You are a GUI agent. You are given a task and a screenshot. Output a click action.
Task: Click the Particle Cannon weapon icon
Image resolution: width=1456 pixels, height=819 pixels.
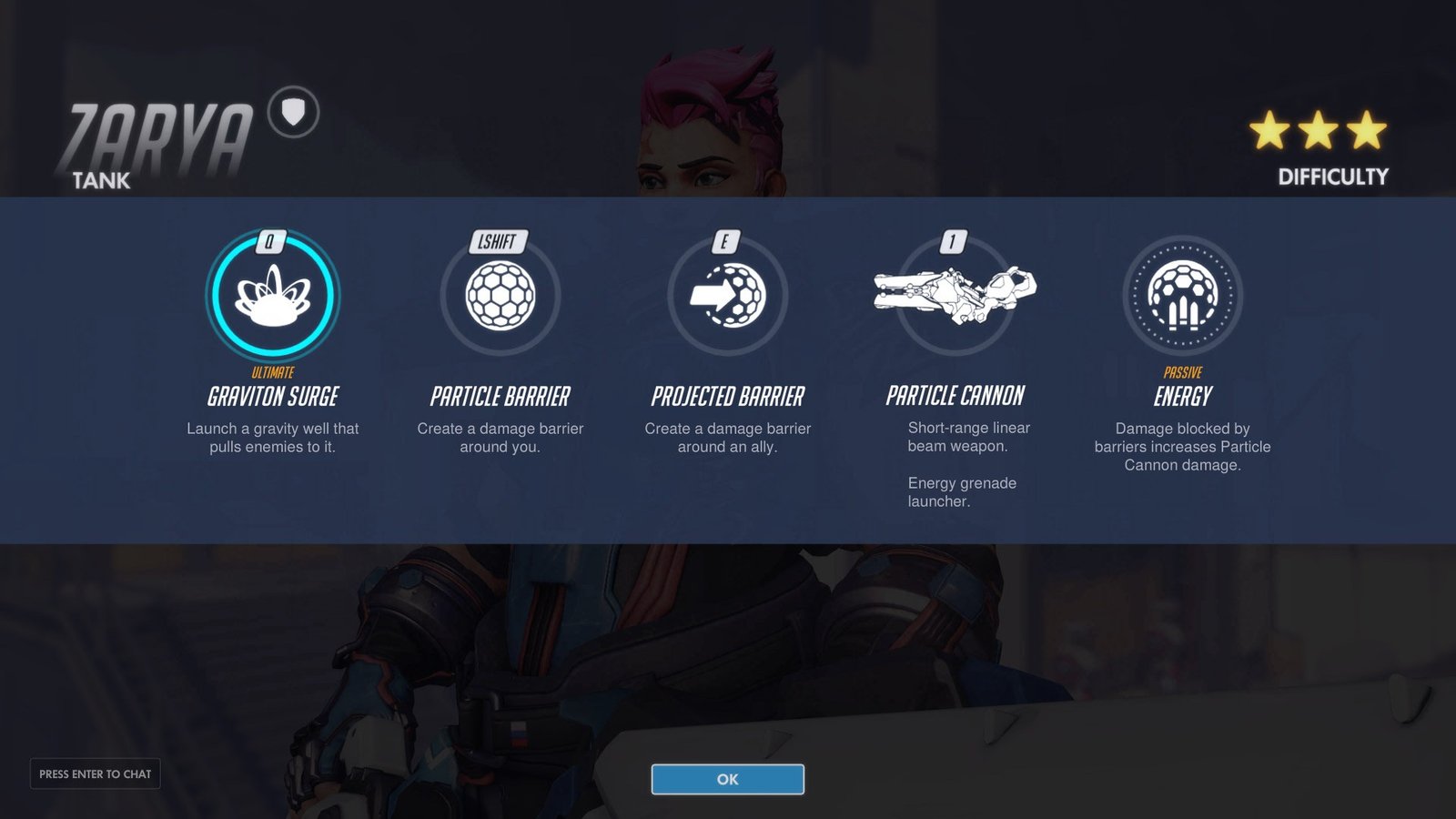click(x=955, y=293)
